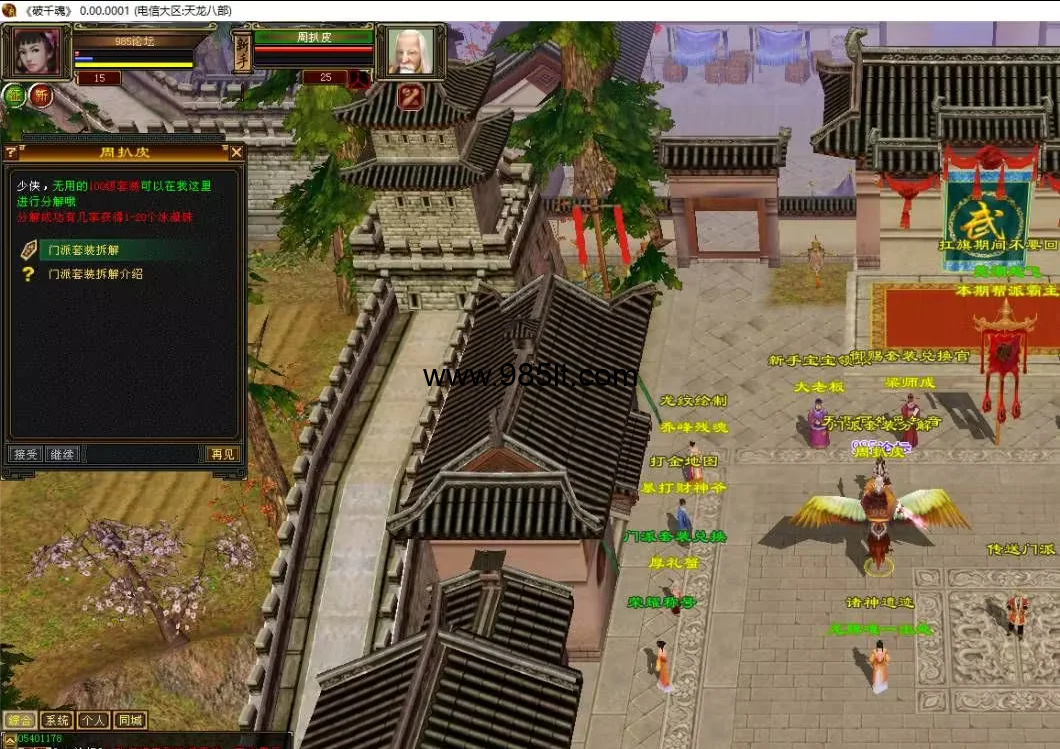The height and width of the screenshot is (749, 1060).
Task: Switch to the 个人 chat tab
Action: [93, 720]
